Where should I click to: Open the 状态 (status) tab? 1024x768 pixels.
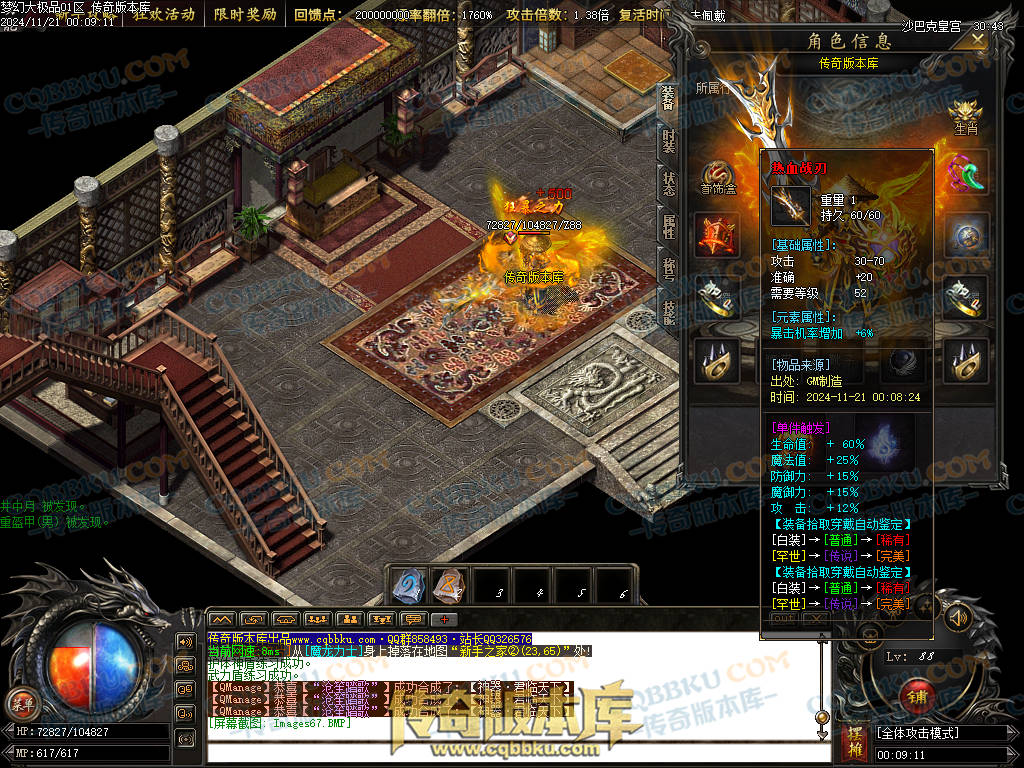coord(668,184)
